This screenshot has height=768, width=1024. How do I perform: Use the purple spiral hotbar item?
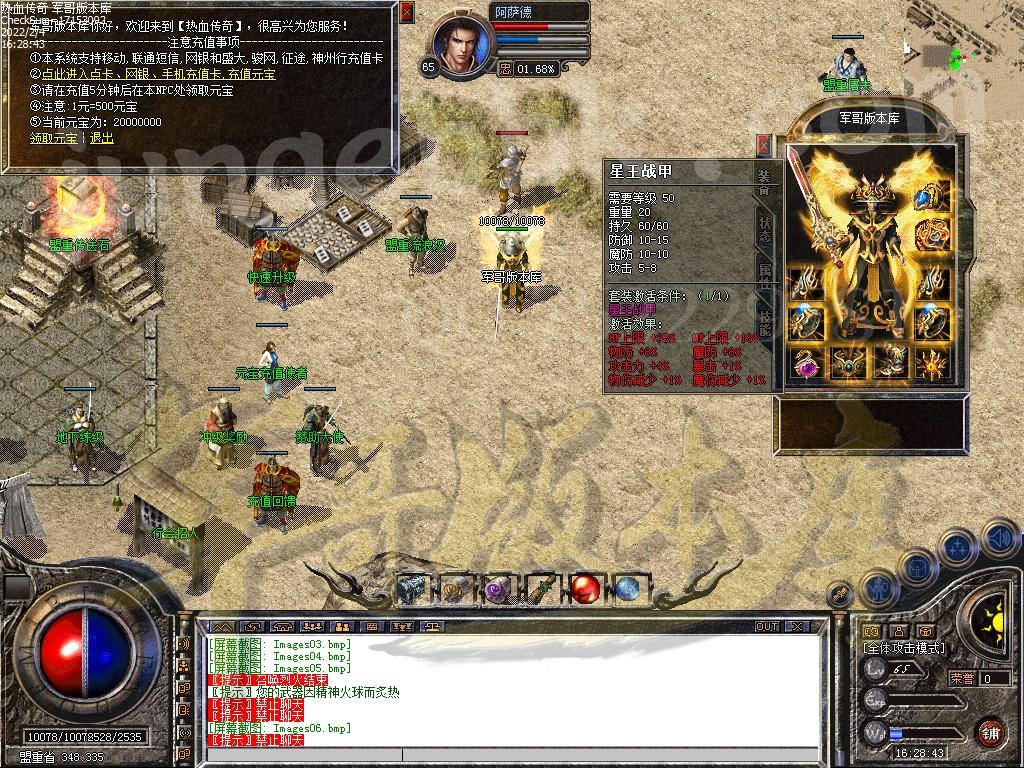(497, 591)
